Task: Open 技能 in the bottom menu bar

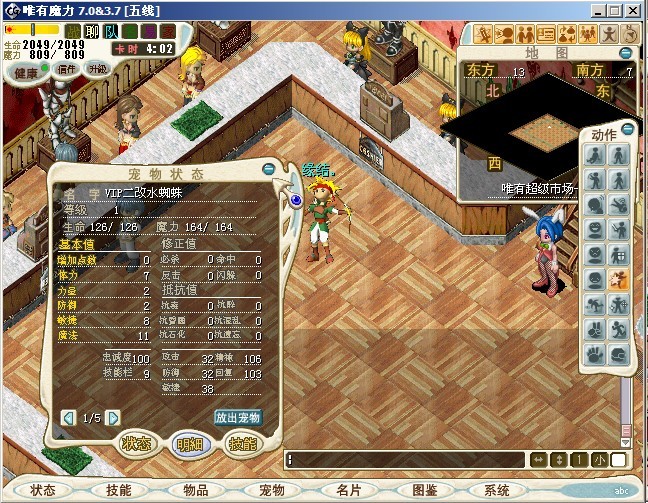Action: 118,490
